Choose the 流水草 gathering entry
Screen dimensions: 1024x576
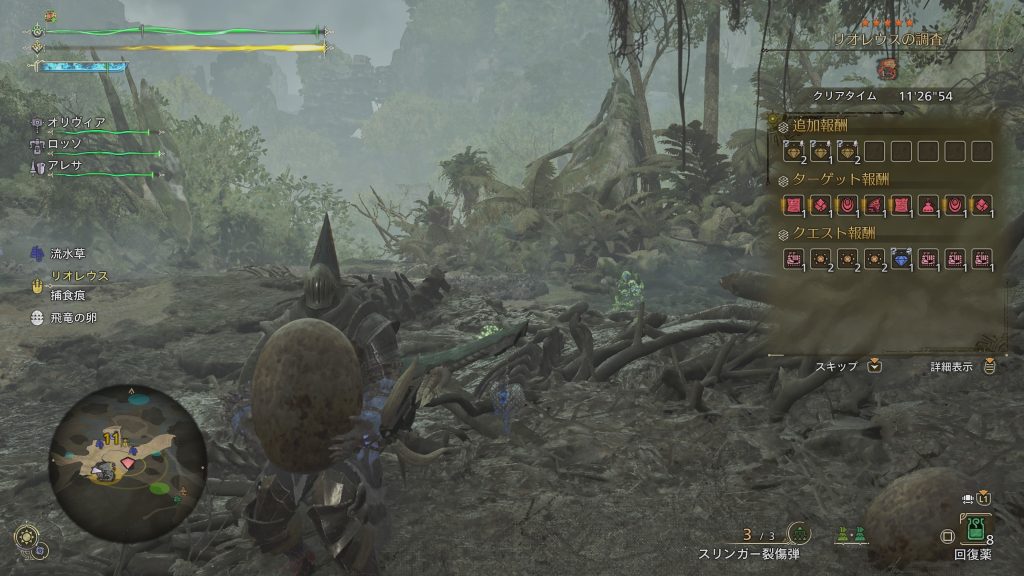(70, 254)
